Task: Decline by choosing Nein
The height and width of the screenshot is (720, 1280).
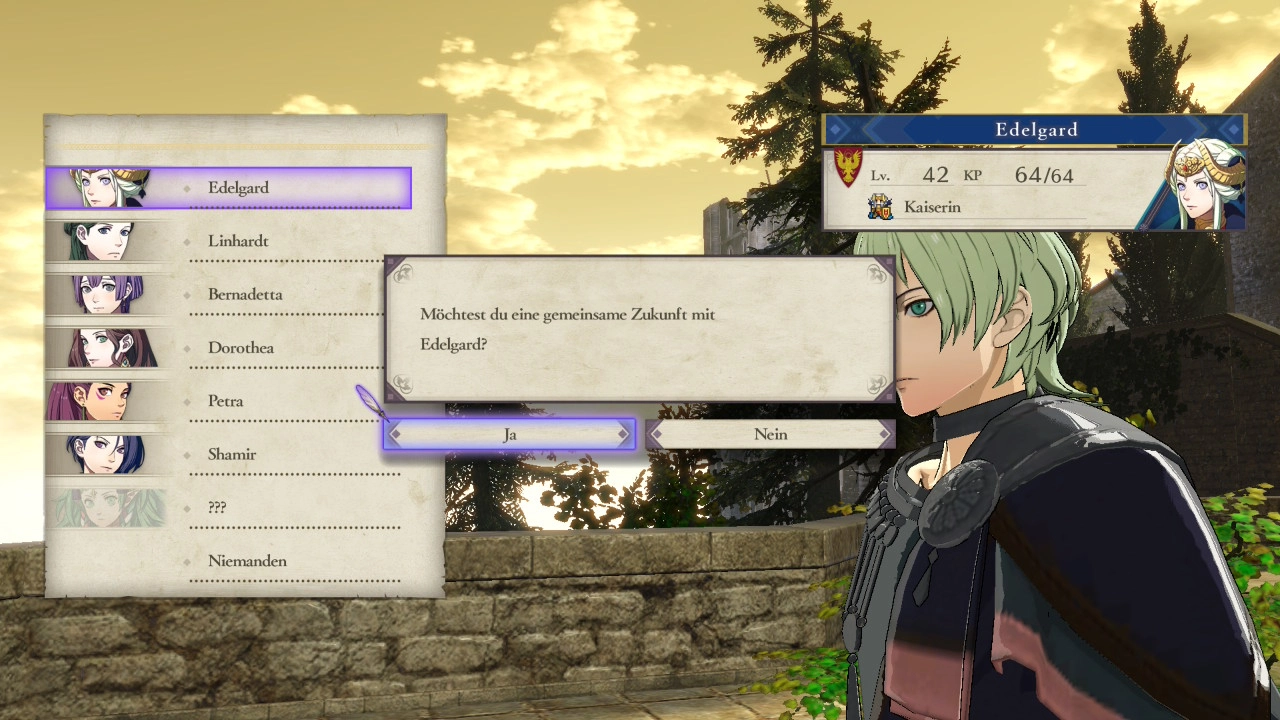Action: (769, 434)
